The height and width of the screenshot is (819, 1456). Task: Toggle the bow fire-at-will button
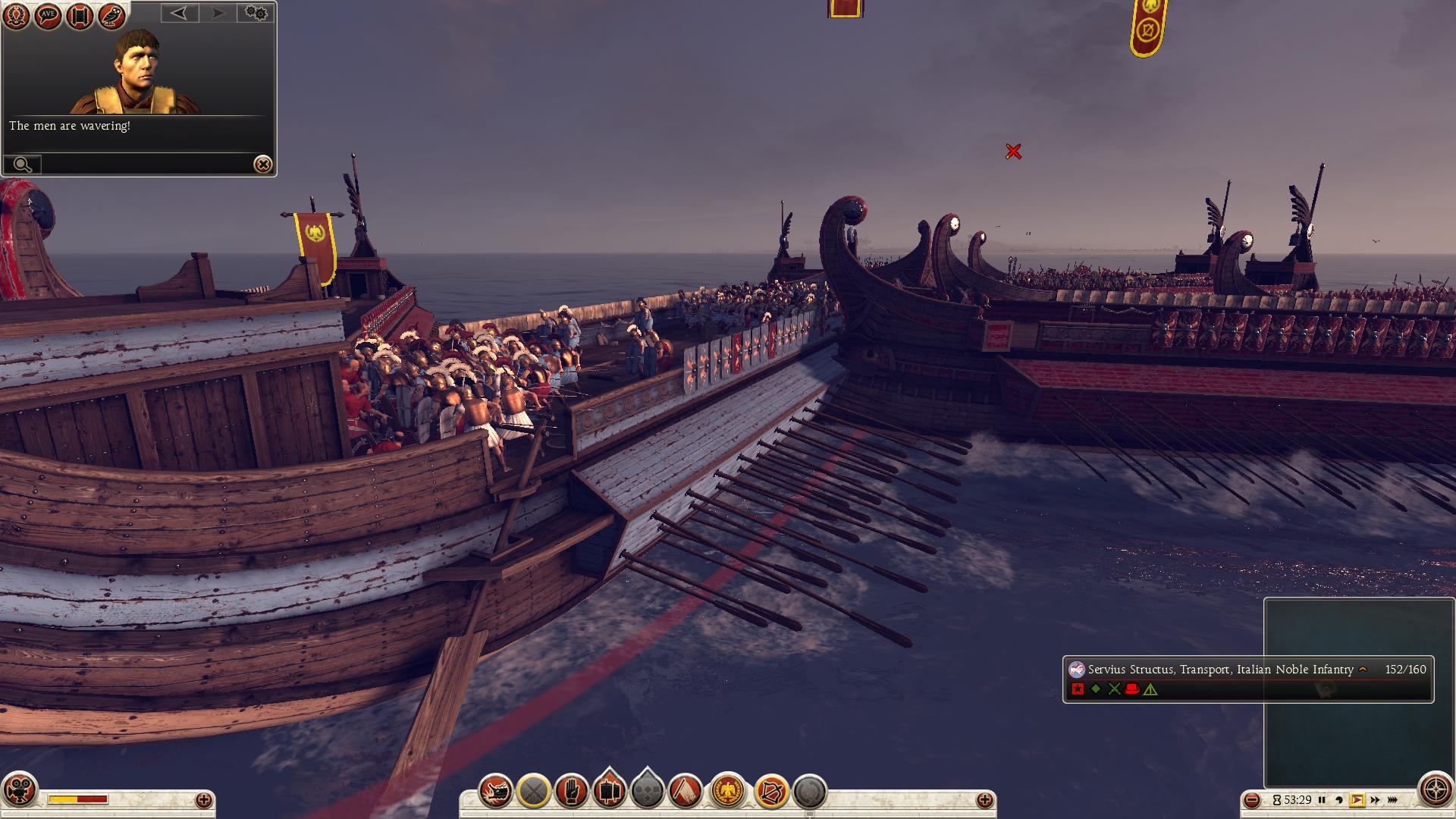[770, 792]
